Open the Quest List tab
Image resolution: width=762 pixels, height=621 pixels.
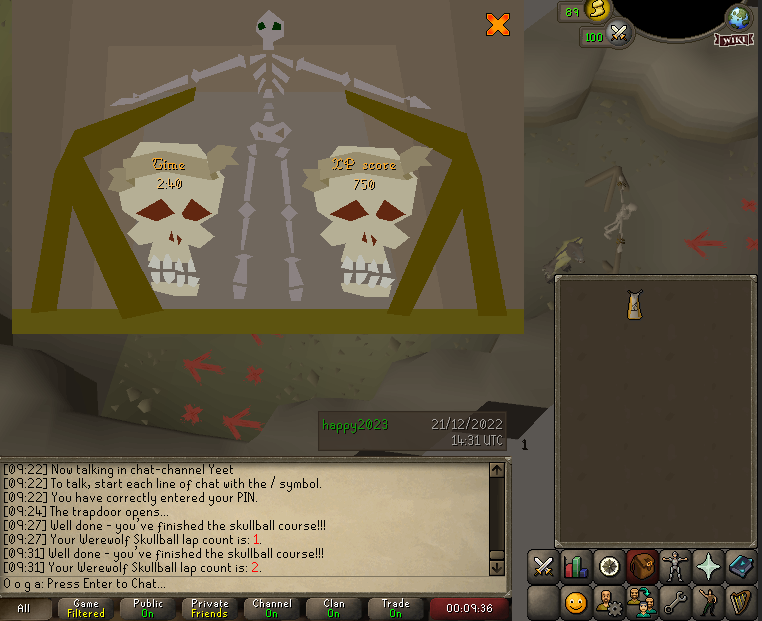[609, 567]
